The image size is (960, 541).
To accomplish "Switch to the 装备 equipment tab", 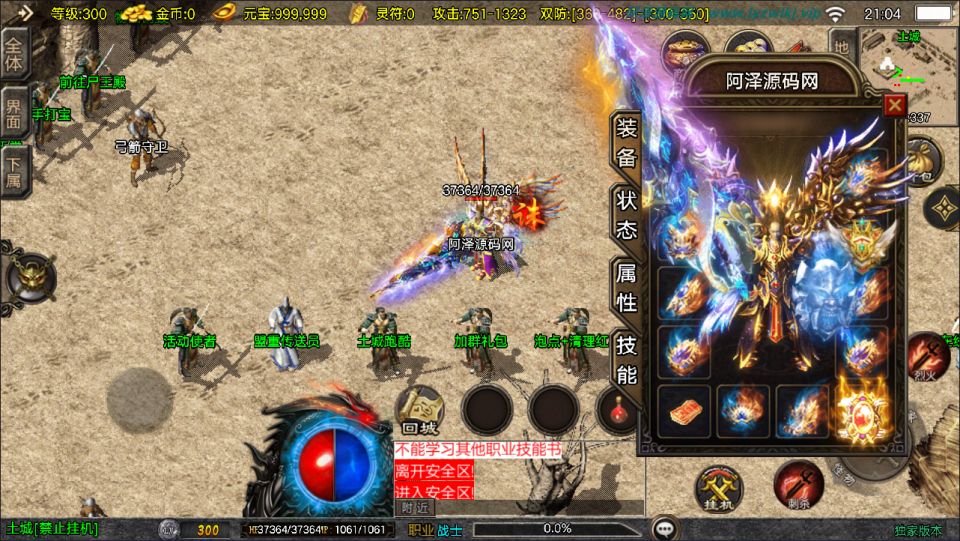I will click(x=626, y=143).
